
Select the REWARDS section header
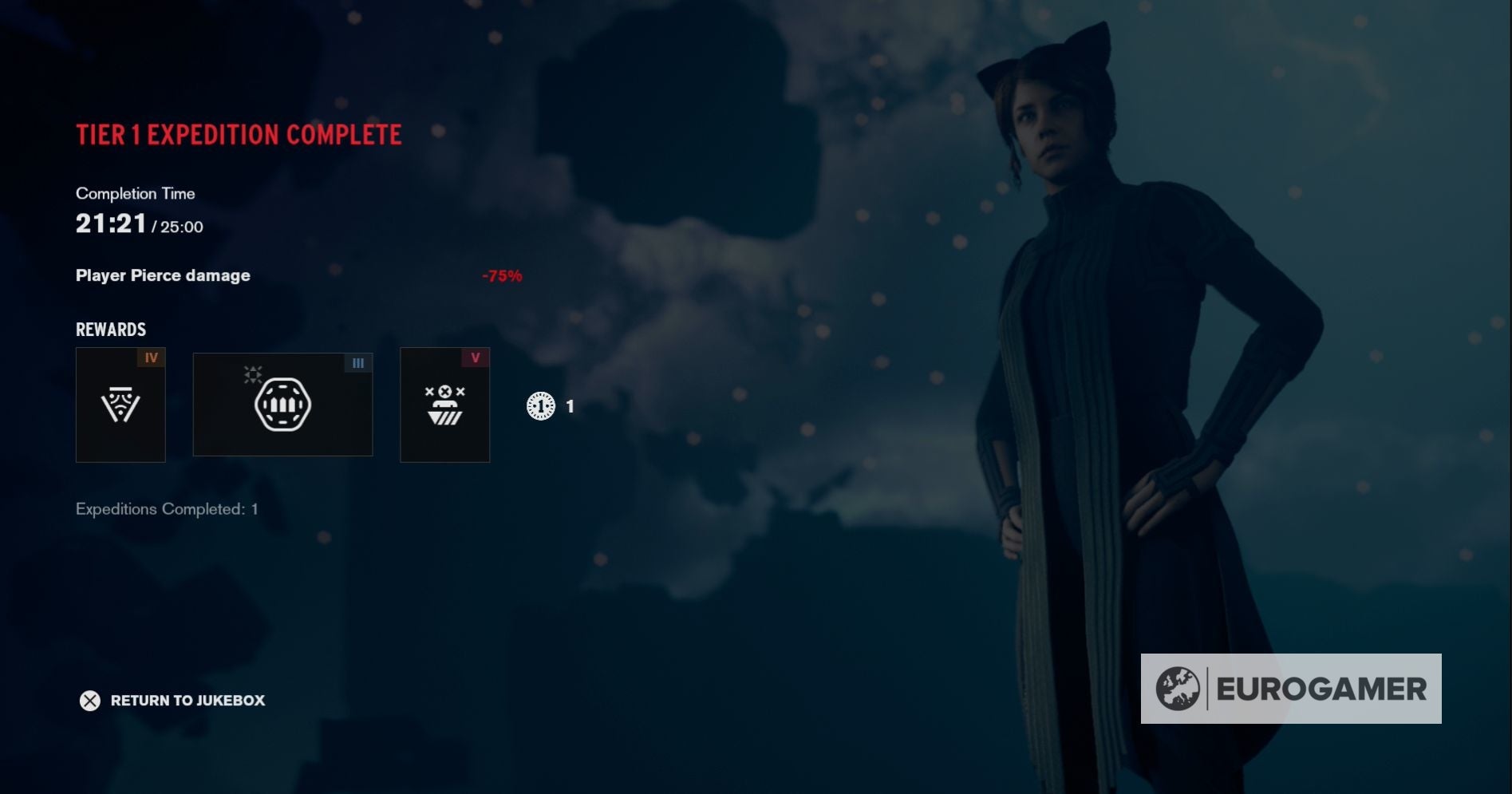coord(110,329)
